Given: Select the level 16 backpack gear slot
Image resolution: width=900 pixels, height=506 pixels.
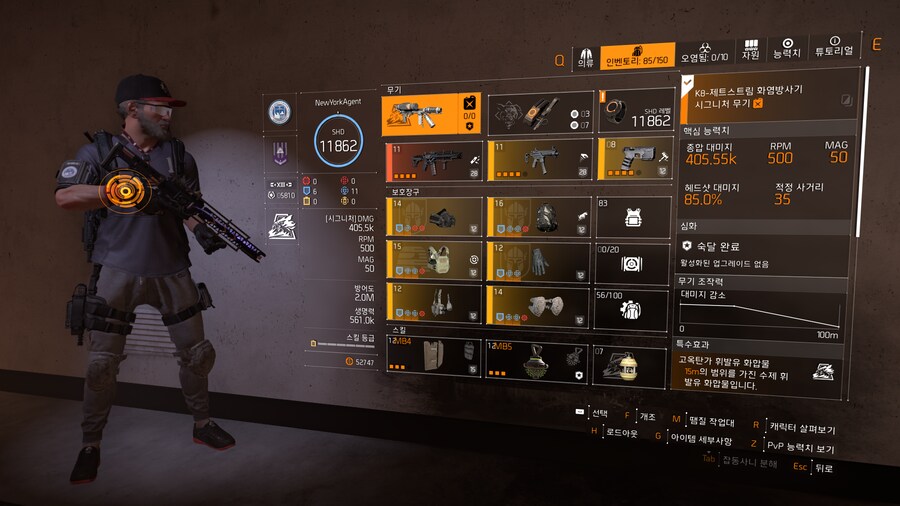Looking at the screenshot, I should pos(538,216).
